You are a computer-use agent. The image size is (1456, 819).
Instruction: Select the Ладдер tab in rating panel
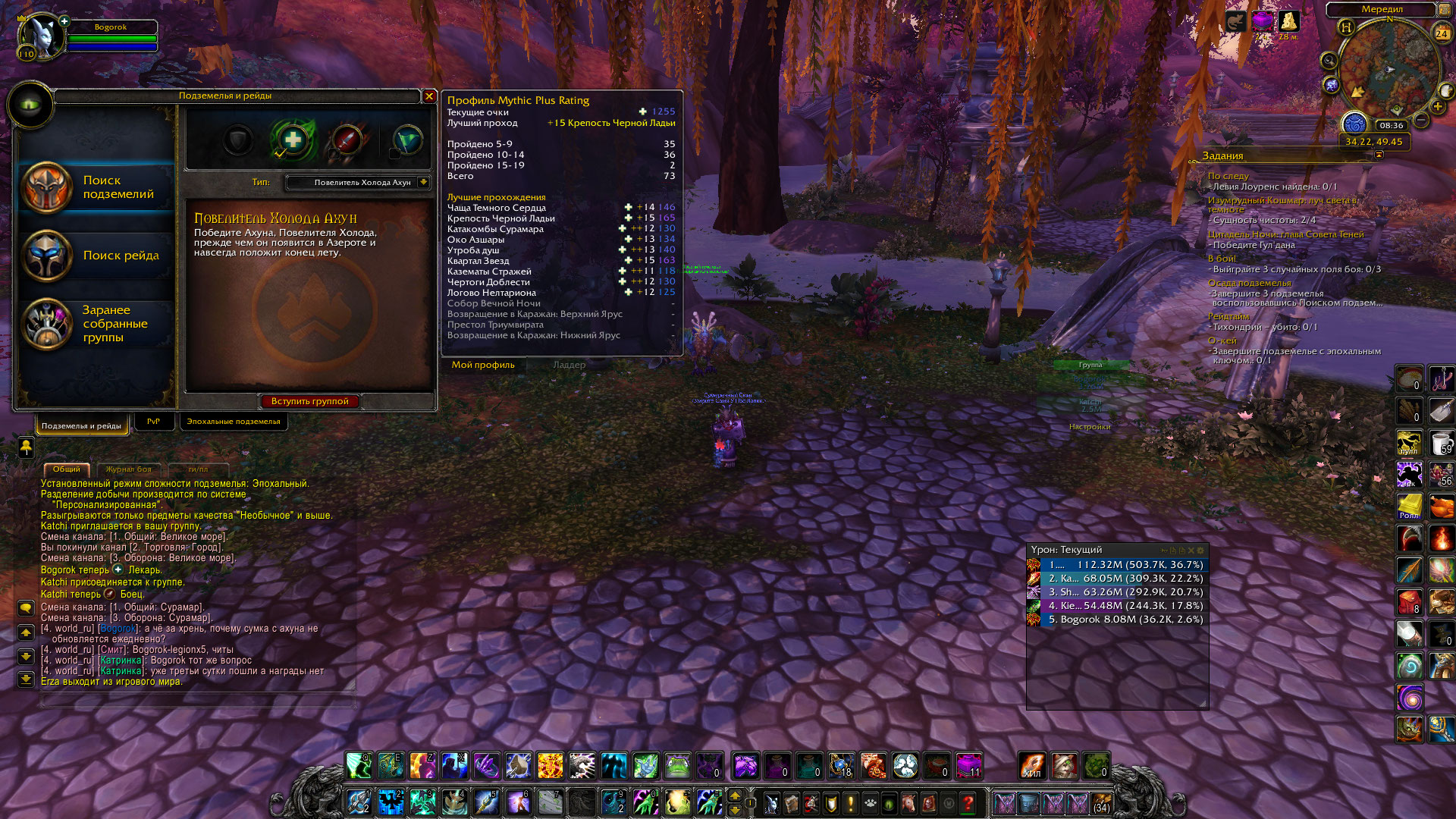(x=569, y=365)
